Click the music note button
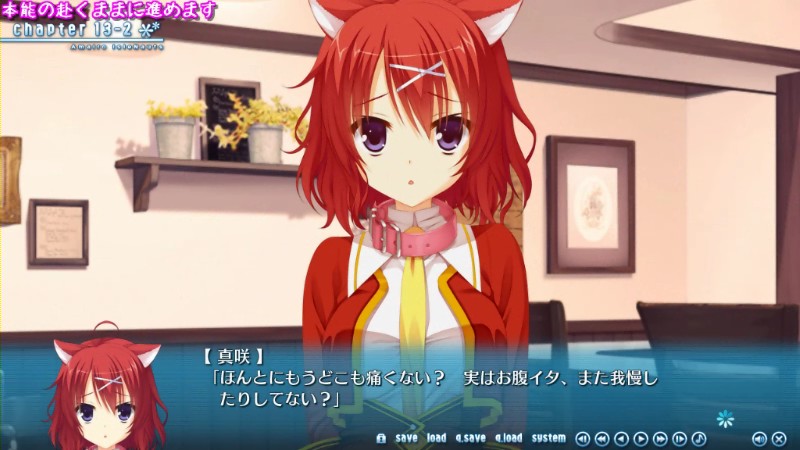800x450 pixels. pyautogui.click(x=699, y=438)
